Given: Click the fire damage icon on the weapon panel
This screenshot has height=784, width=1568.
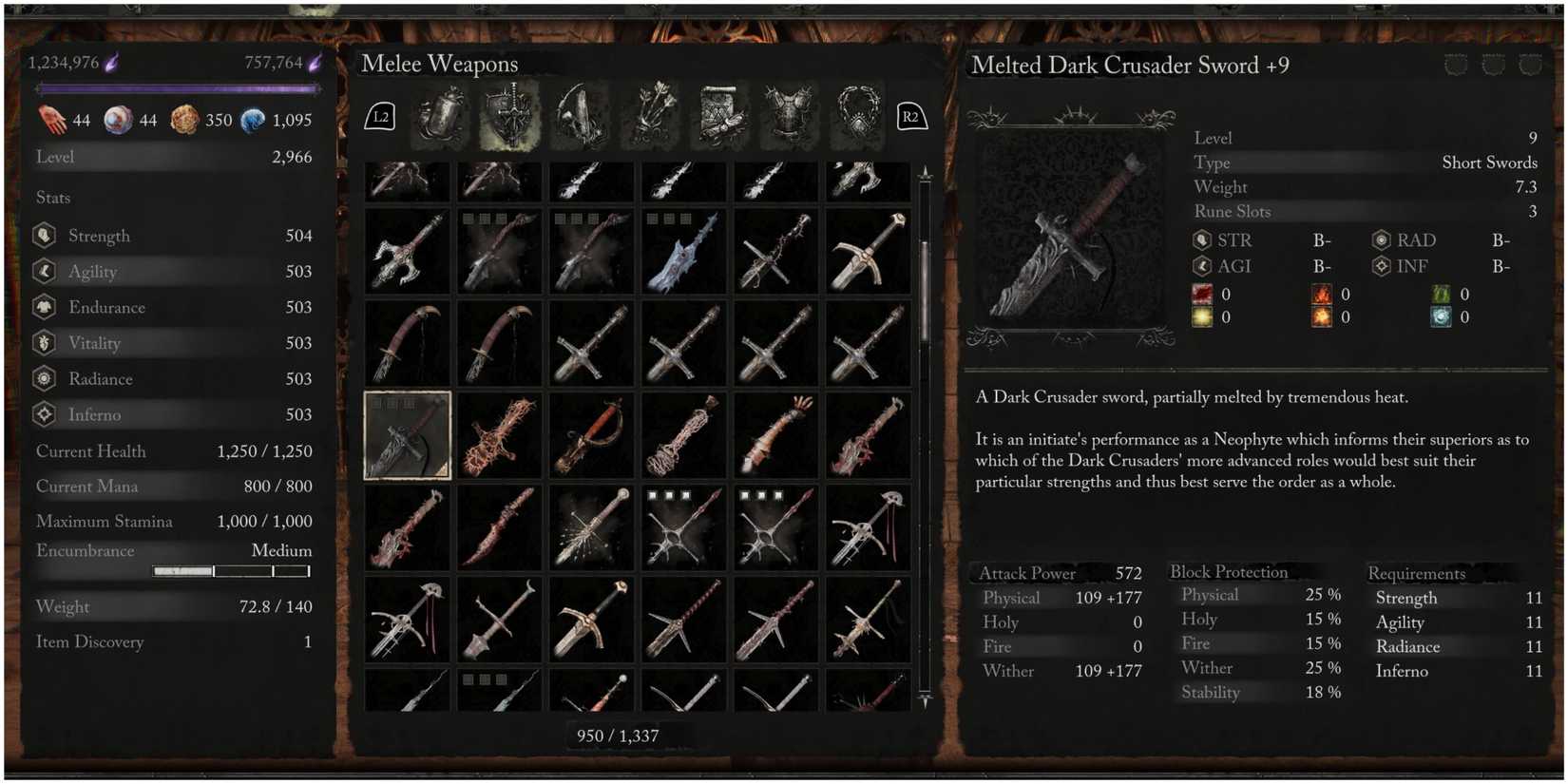Looking at the screenshot, I should (1321, 295).
